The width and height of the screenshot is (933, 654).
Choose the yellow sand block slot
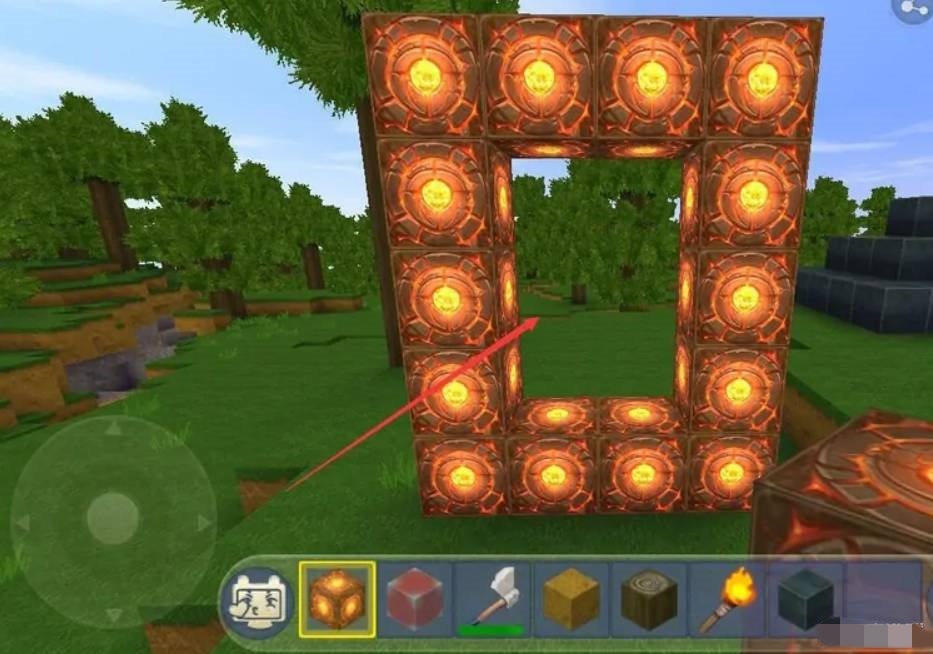[571, 599]
